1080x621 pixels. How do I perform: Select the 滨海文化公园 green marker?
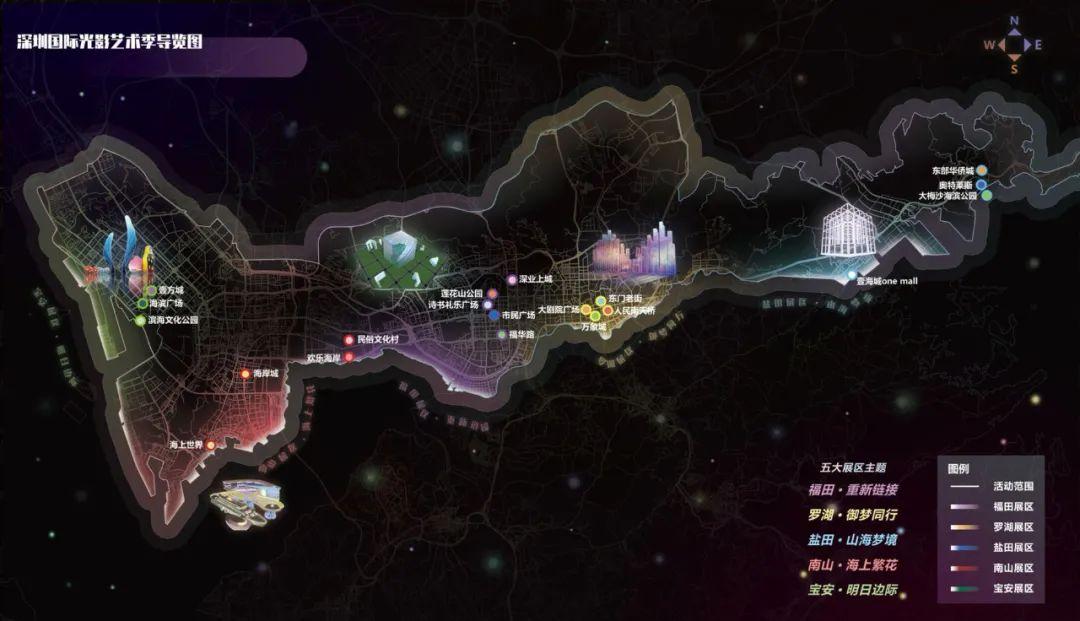(140, 320)
